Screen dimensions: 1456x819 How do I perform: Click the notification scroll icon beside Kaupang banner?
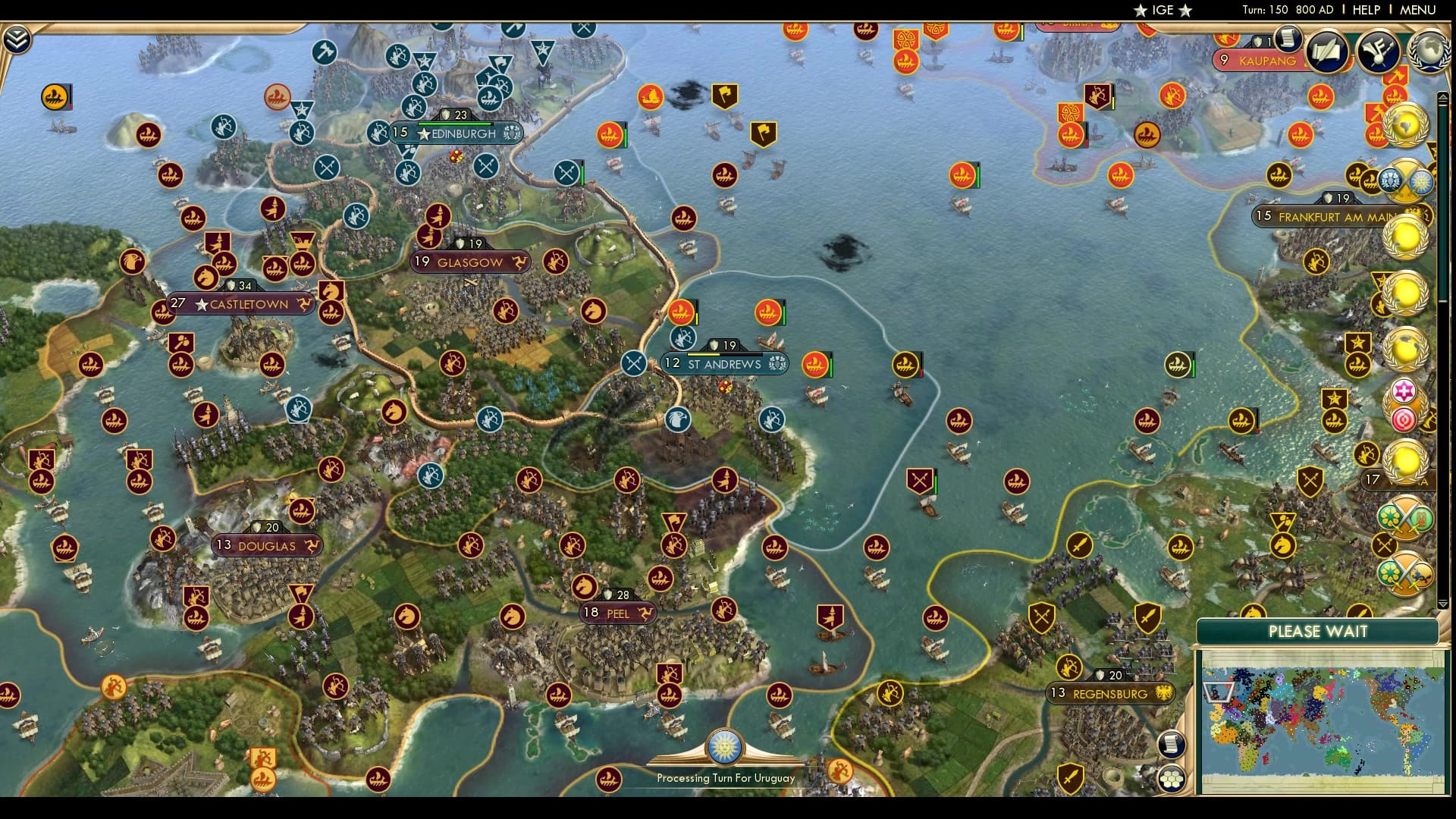pyautogui.click(x=1287, y=39)
